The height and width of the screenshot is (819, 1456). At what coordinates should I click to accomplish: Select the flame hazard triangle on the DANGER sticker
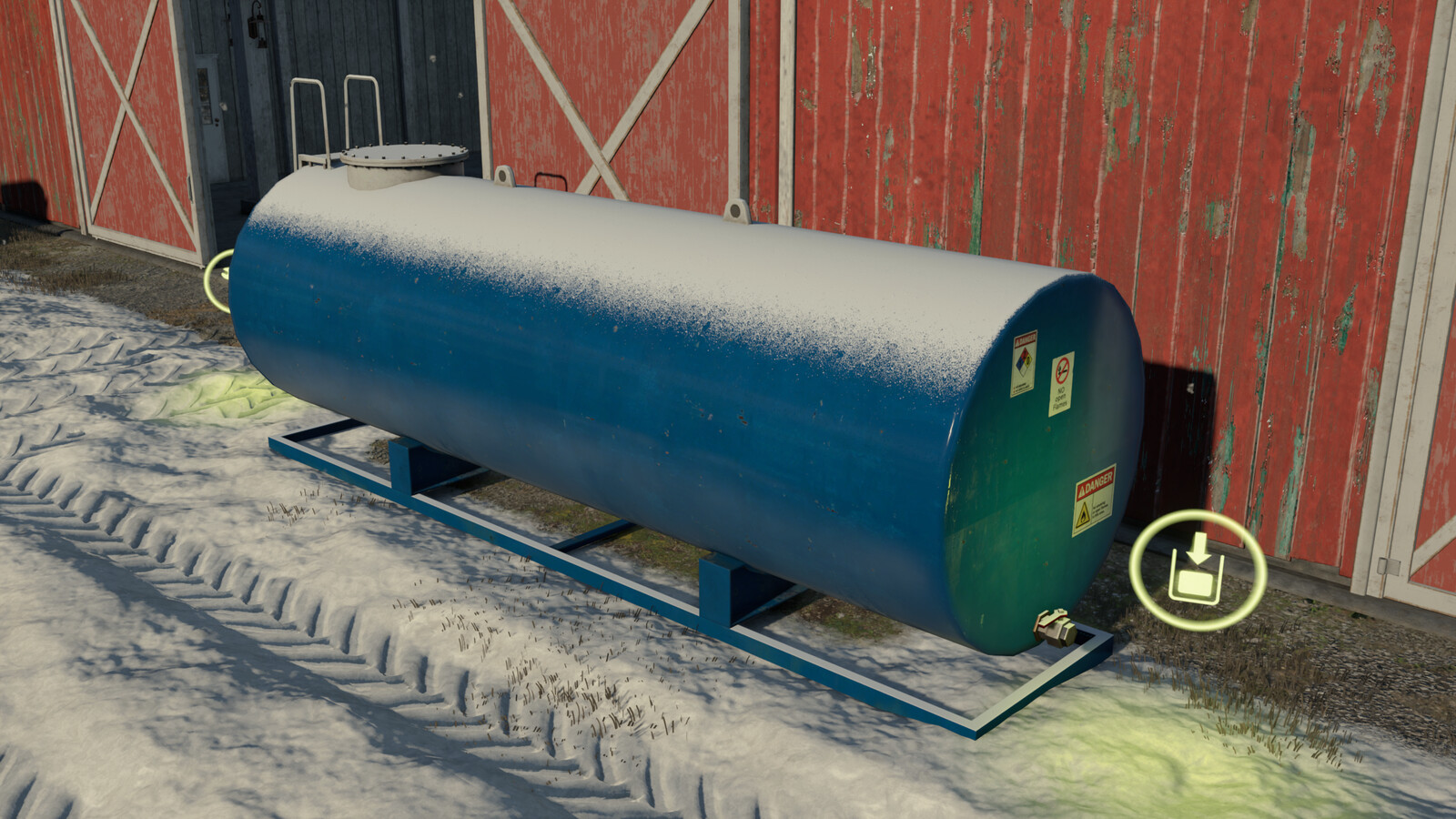[x=1085, y=513]
